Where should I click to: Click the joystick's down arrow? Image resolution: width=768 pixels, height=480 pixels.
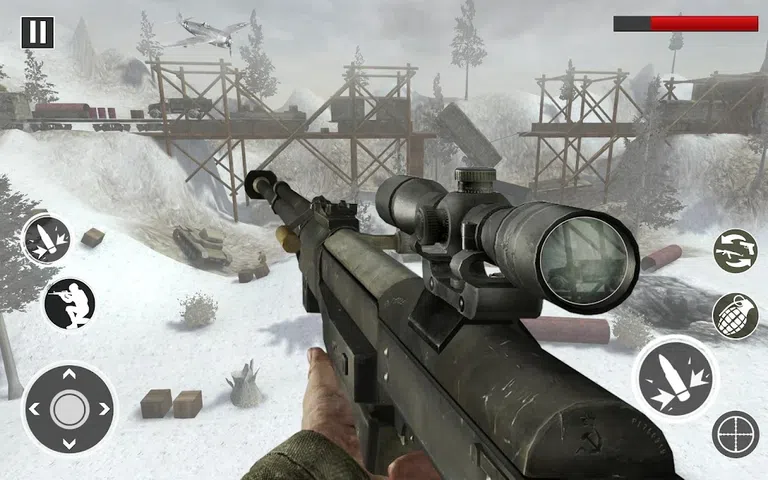[x=69, y=441]
